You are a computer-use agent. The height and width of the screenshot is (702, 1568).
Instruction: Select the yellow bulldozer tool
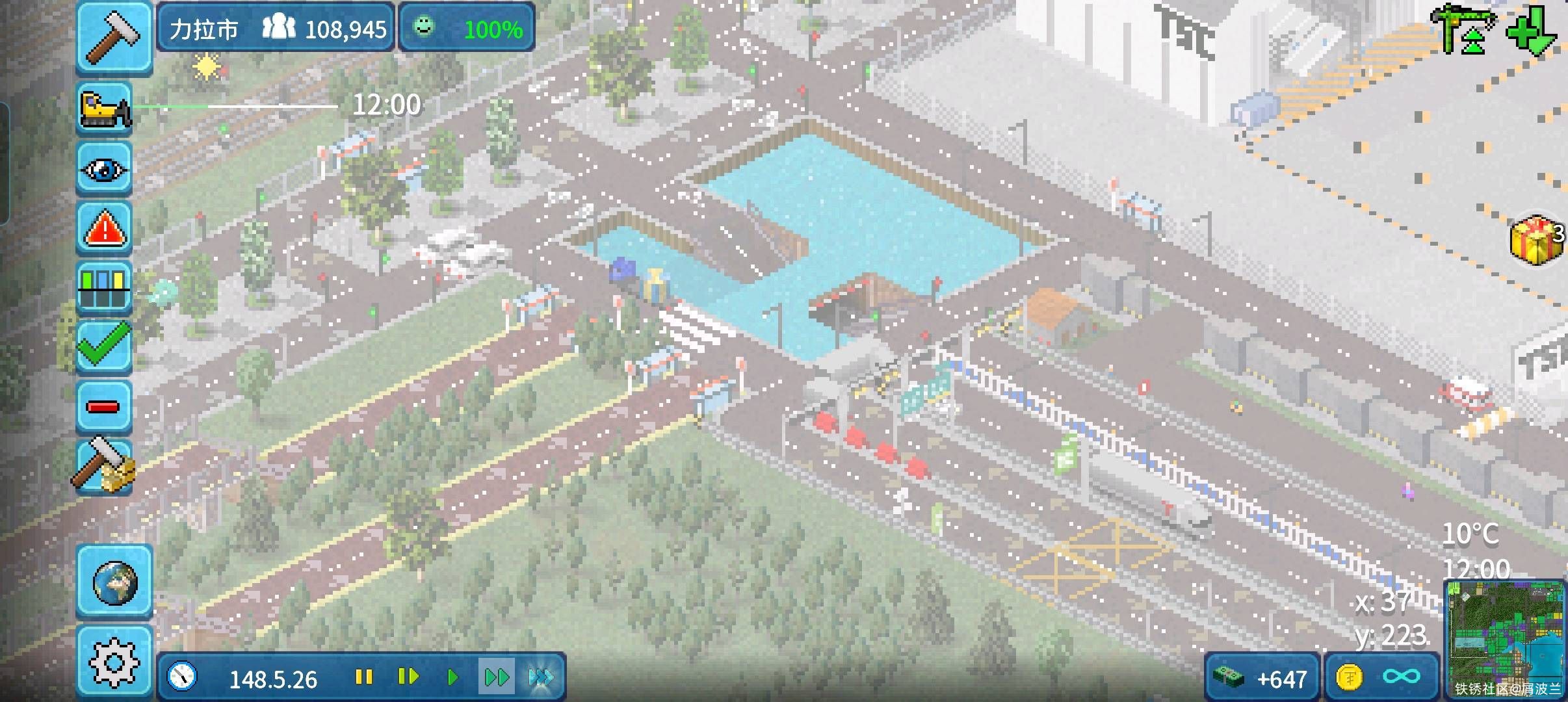pyautogui.click(x=104, y=108)
